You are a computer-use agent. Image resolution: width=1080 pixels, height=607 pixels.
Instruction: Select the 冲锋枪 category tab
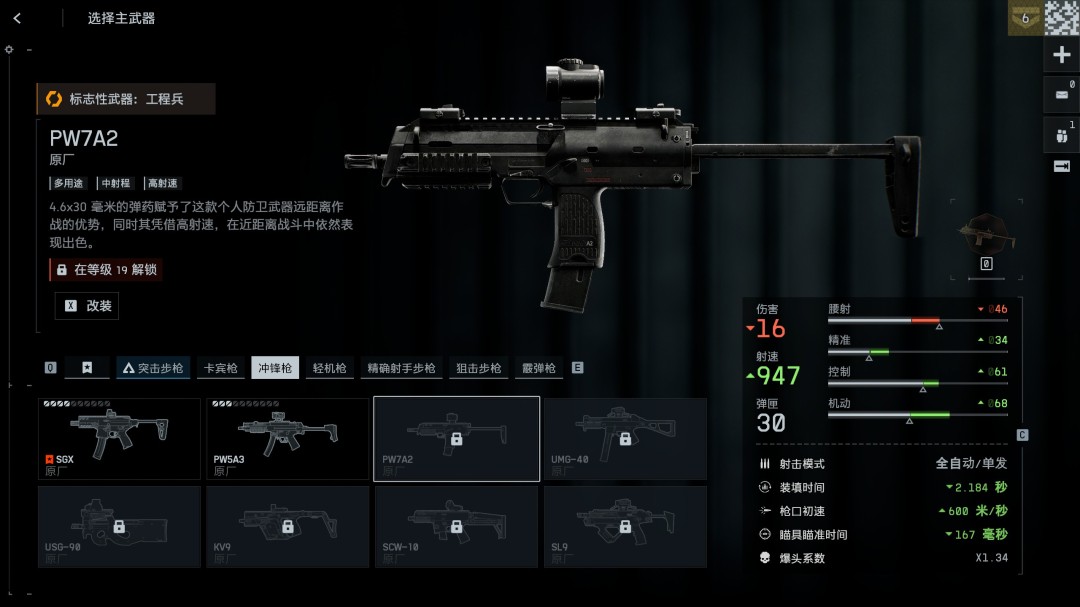275,368
